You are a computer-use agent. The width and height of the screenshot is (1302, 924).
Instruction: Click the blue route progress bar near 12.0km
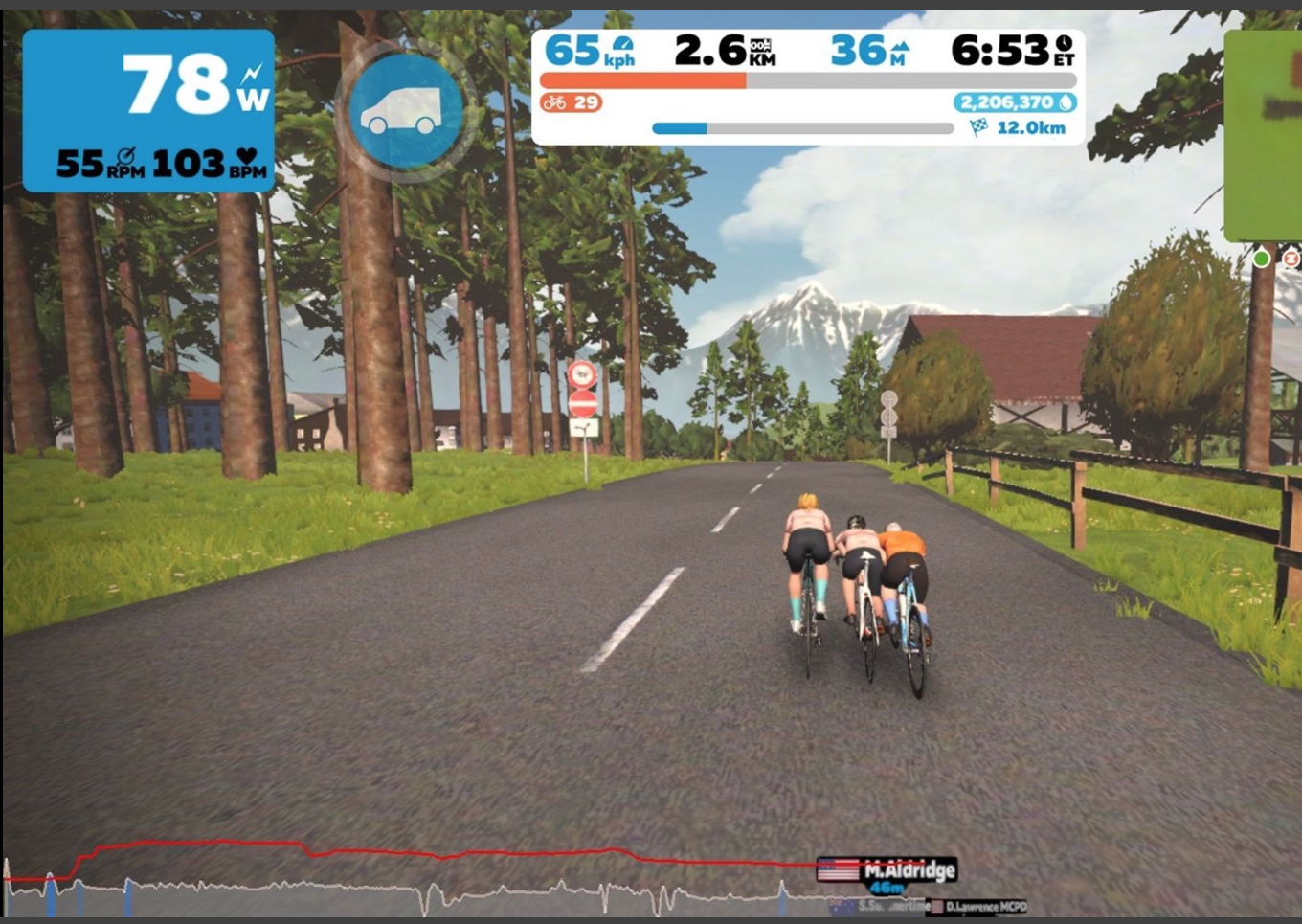point(680,125)
